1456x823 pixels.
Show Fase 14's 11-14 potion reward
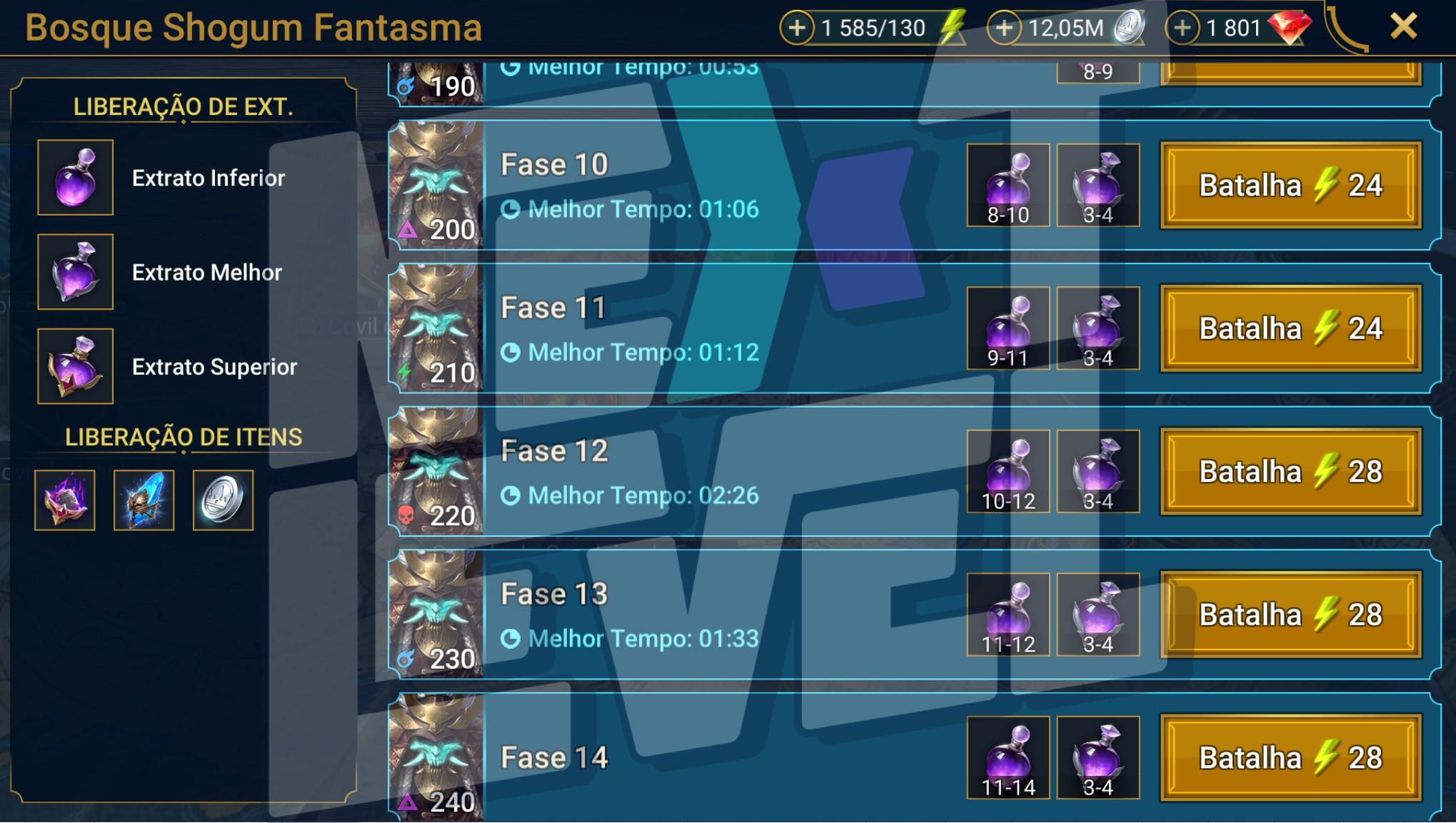[1008, 757]
